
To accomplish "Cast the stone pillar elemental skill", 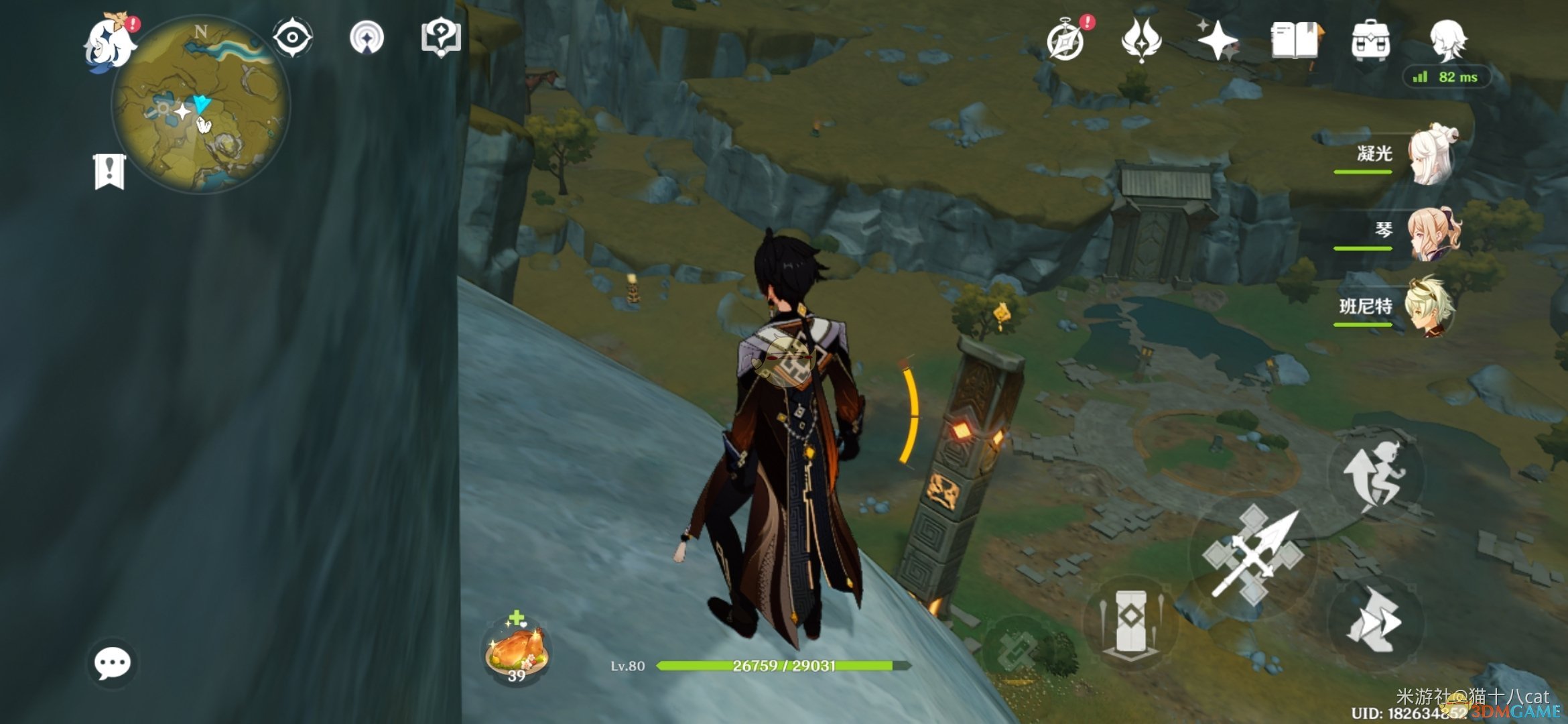I will [x=1131, y=620].
